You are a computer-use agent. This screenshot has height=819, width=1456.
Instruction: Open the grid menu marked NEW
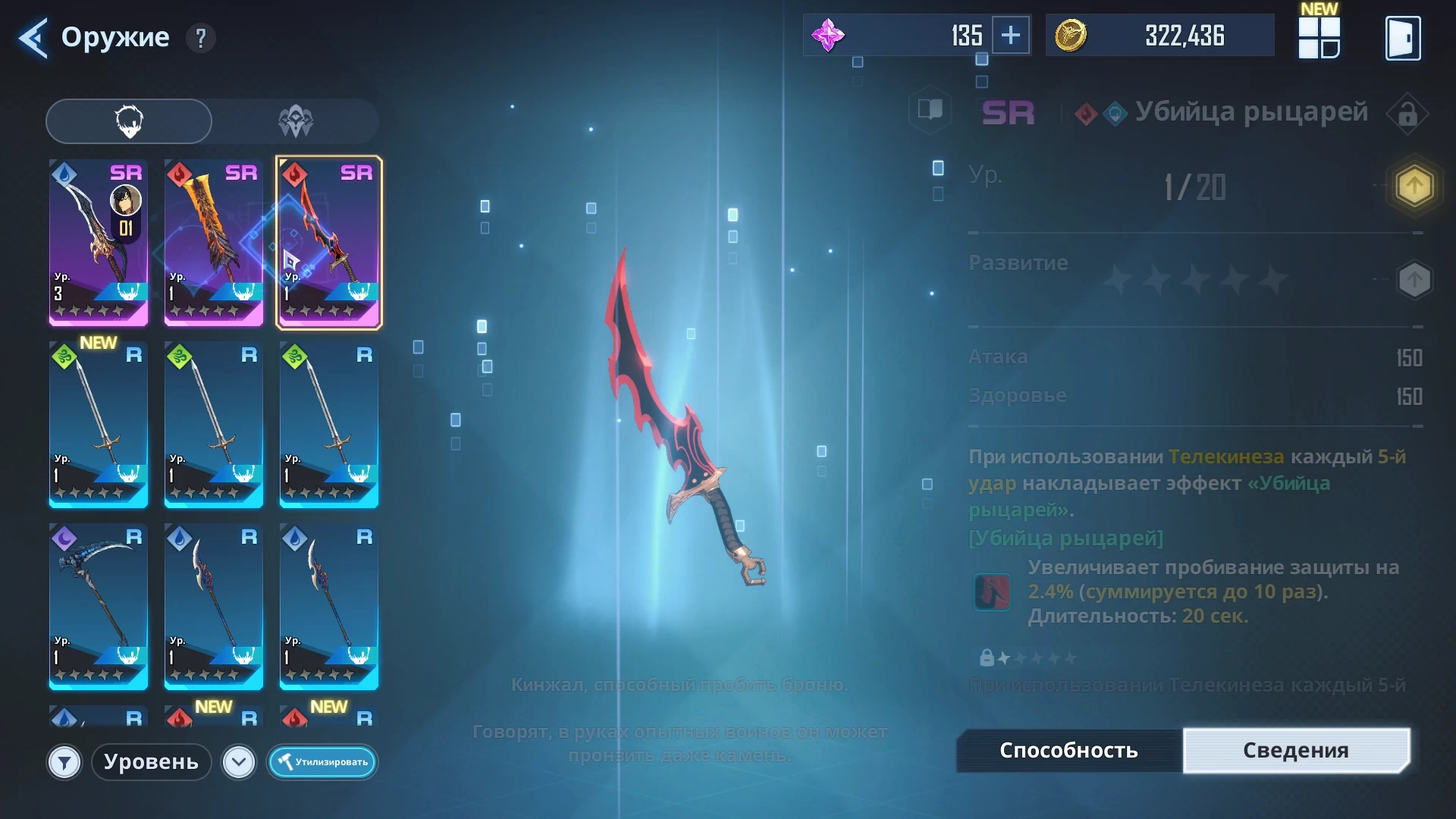pos(1319,38)
